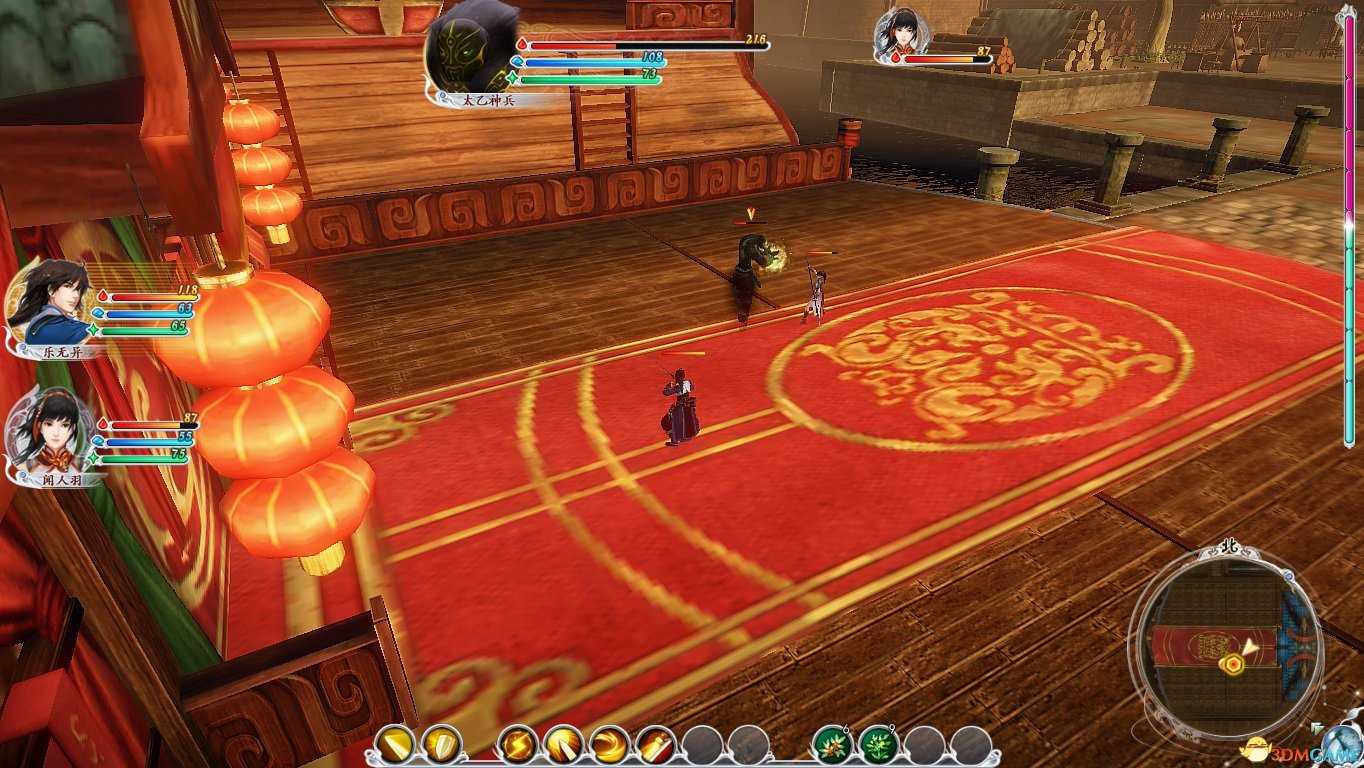Cast the fiery swirl slash skill
This screenshot has height=768, width=1364.
(610, 744)
